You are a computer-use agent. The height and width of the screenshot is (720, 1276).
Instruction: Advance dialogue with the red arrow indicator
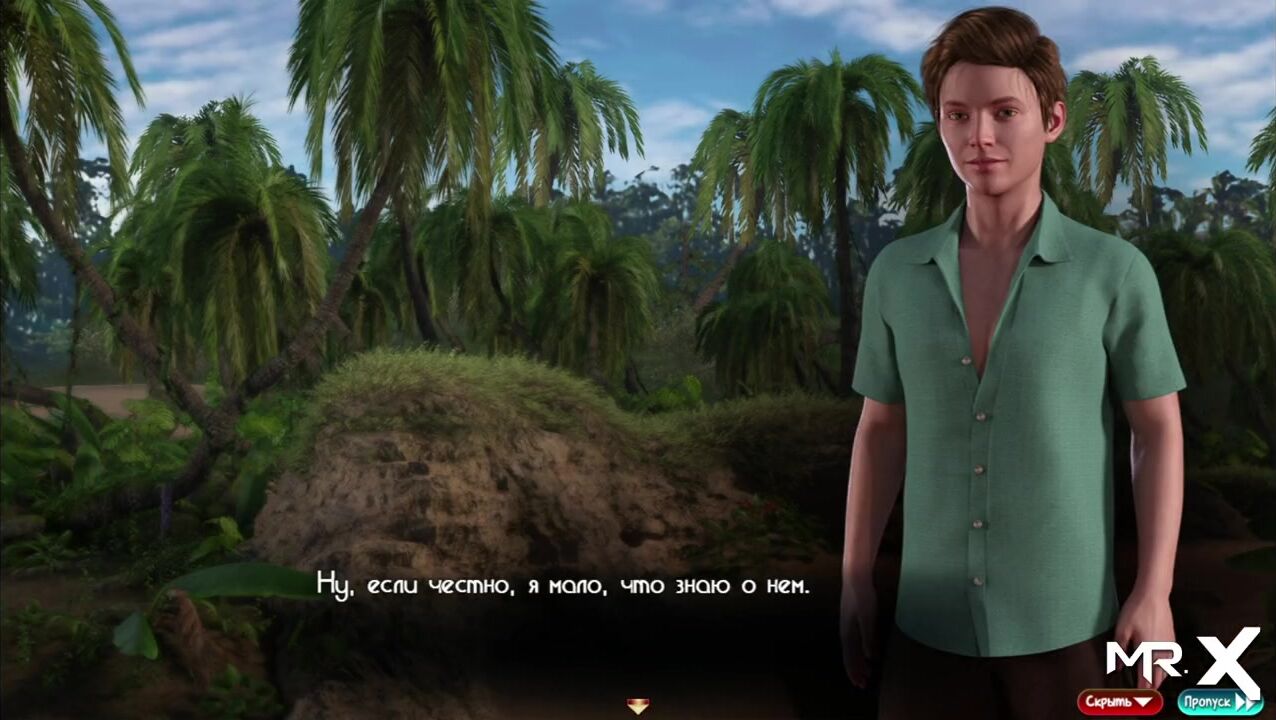click(x=637, y=706)
